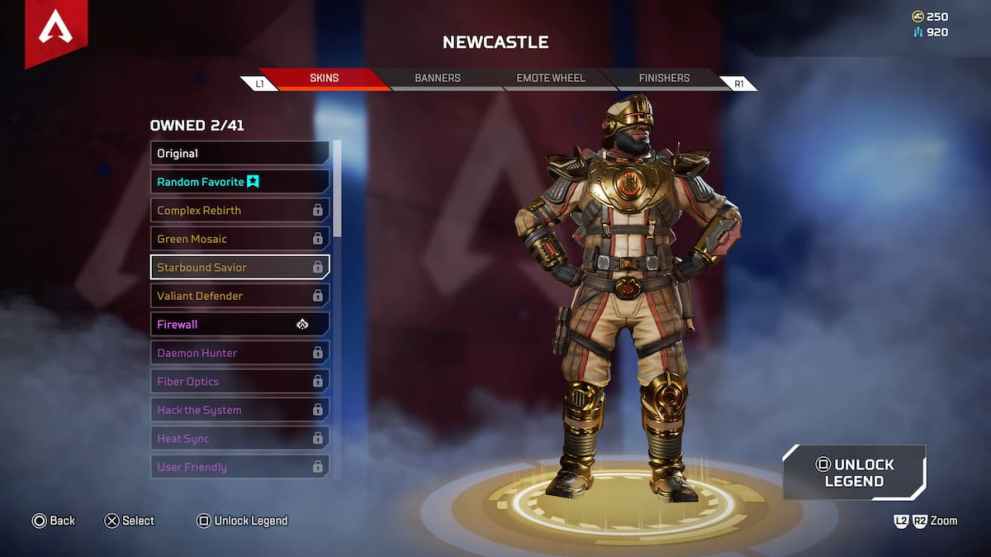The height and width of the screenshot is (557, 991).
Task: Pick the User Friendly skin
Action: (x=240, y=467)
